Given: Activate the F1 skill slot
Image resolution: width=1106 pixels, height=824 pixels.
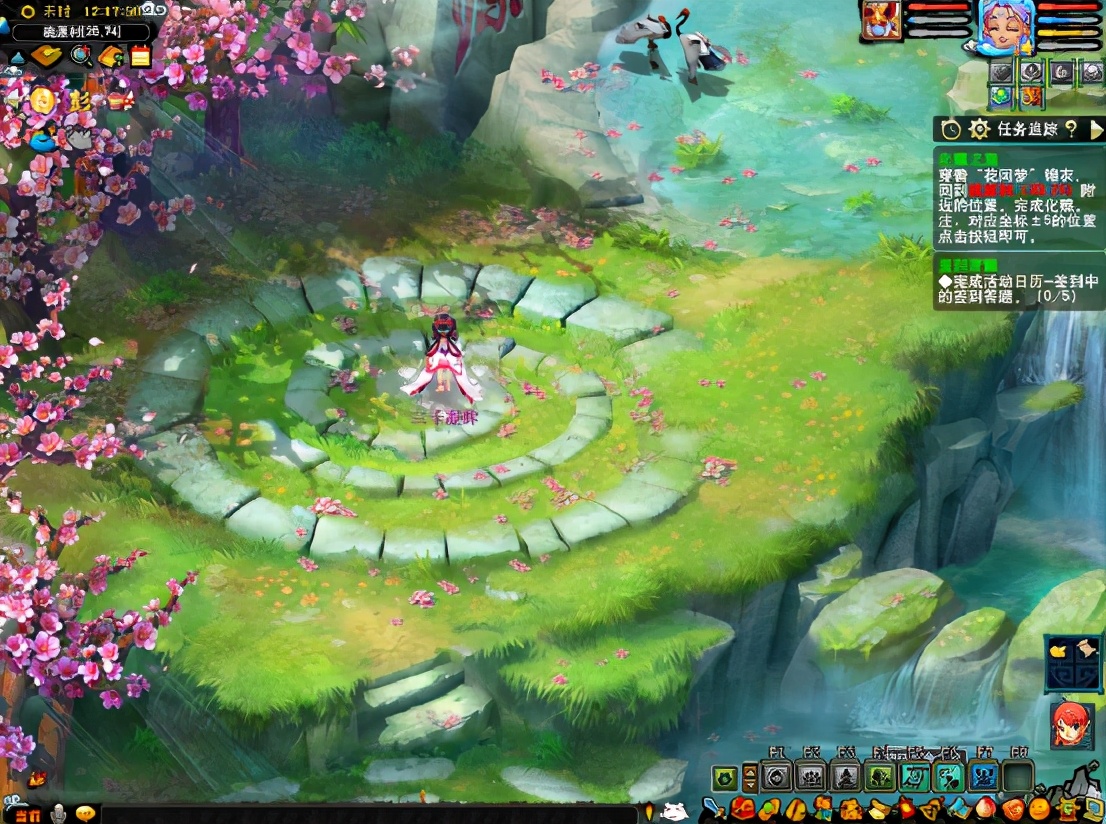Looking at the screenshot, I should pyautogui.click(x=776, y=777).
